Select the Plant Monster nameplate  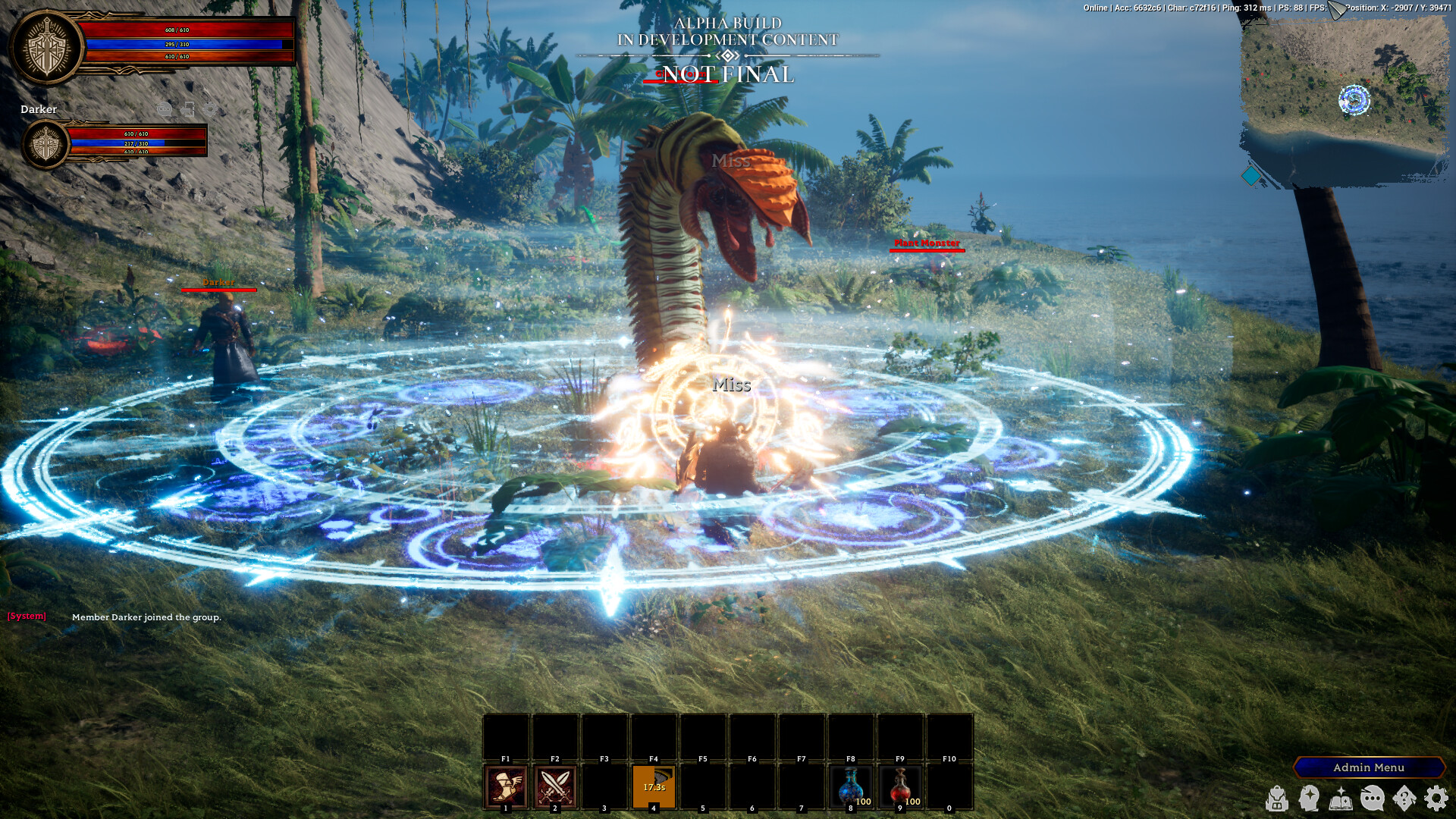pos(926,244)
